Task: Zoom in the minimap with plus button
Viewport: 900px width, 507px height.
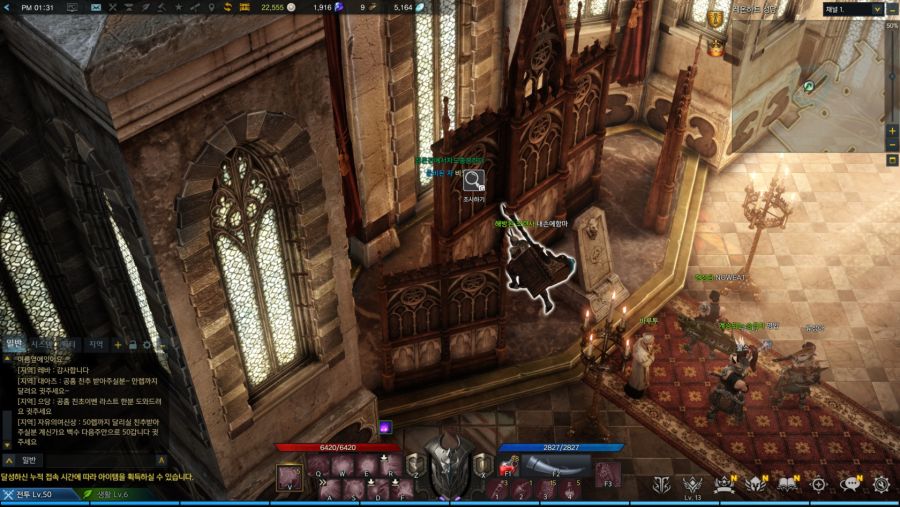Action: 892,131
